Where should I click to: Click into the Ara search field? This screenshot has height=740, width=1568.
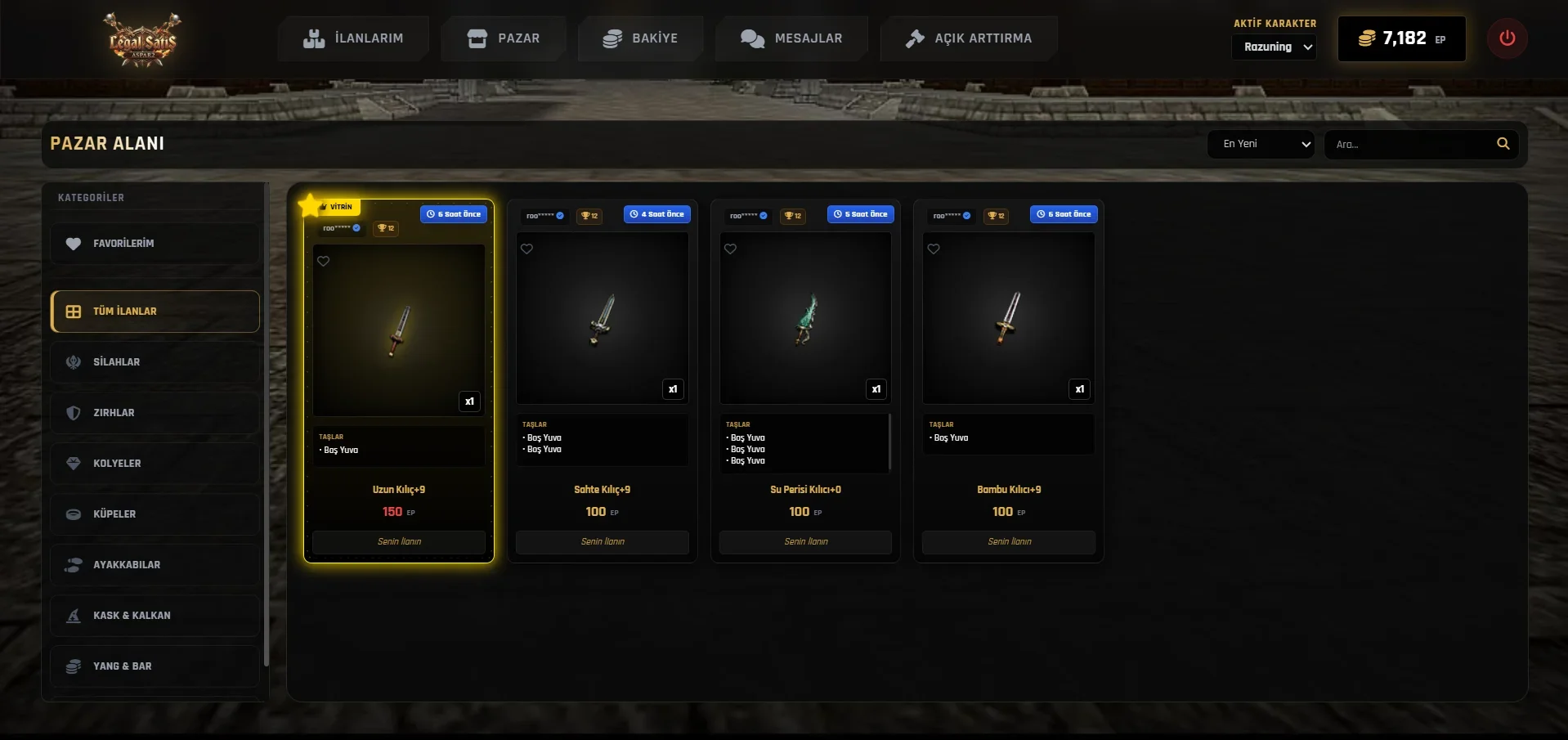coord(1410,144)
